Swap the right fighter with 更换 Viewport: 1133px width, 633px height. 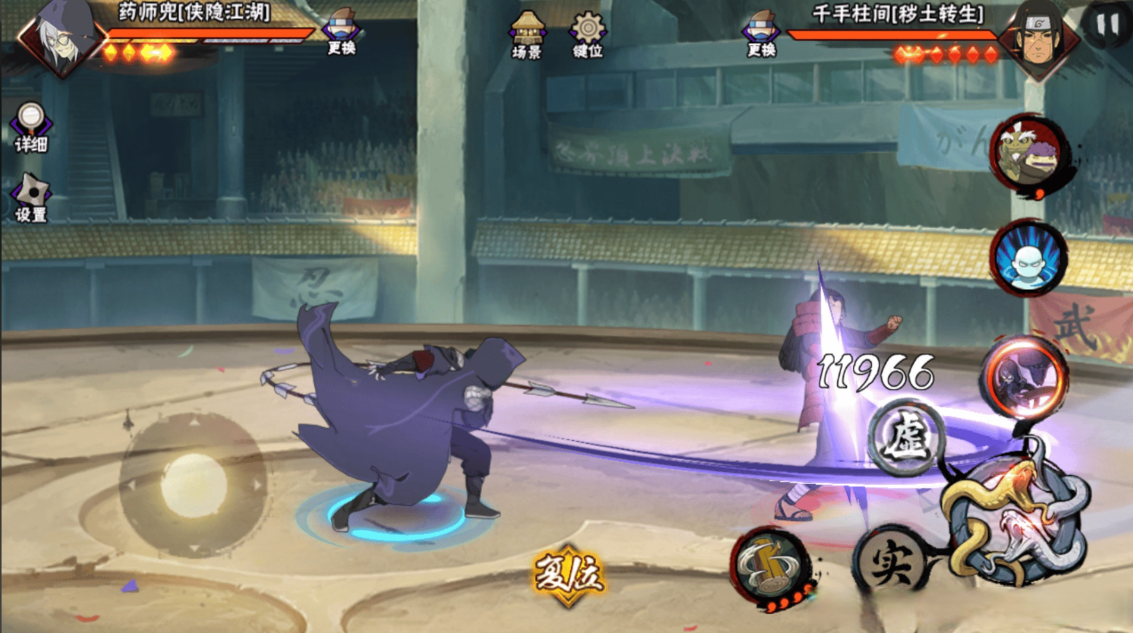tap(762, 32)
